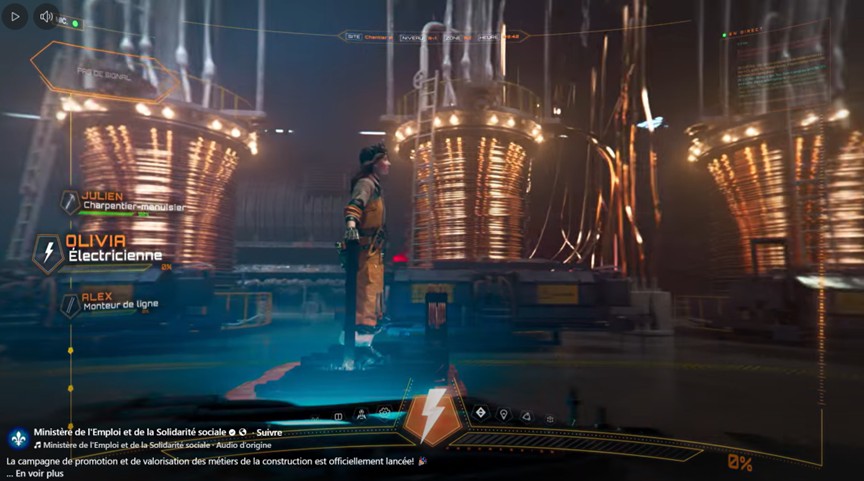Image resolution: width=864 pixels, height=481 pixels.
Task: Click the diamond icon beside the lightning emblem
Action: click(480, 412)
